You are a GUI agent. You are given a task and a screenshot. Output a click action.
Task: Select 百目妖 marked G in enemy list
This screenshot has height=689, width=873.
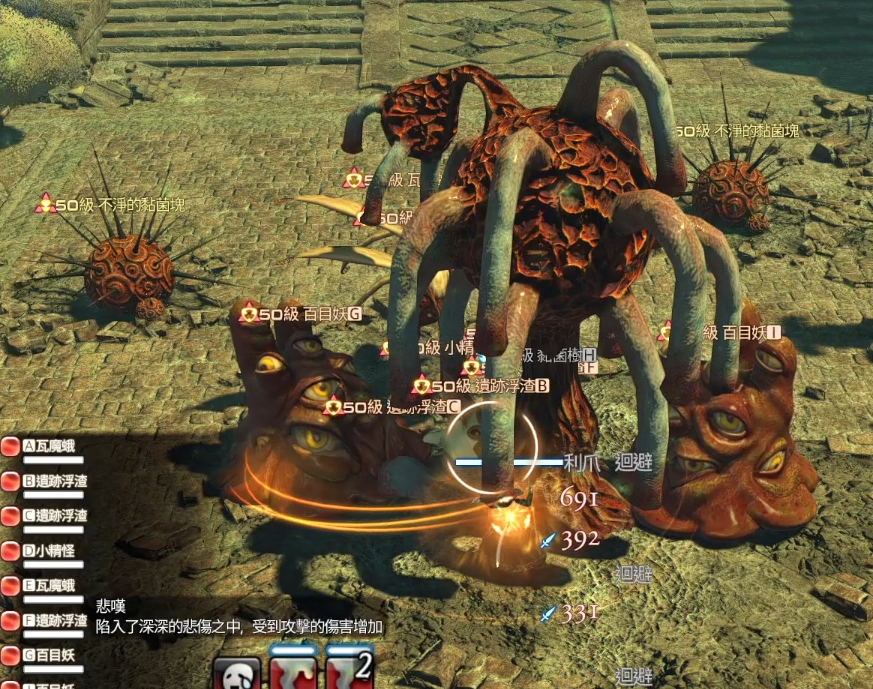click(x=52, y=656)
